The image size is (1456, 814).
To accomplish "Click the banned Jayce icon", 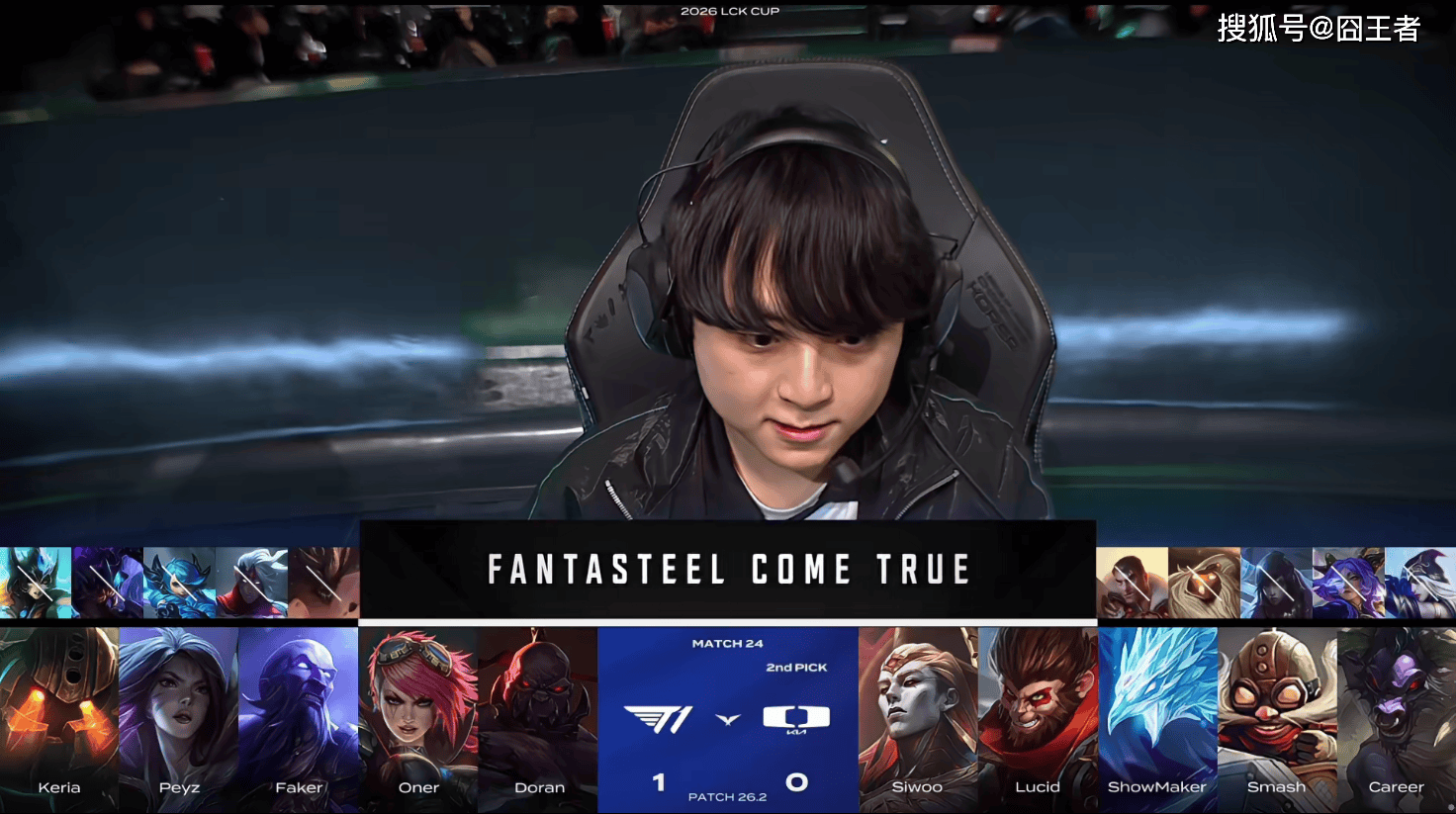I will click(x=1132, y=583).
